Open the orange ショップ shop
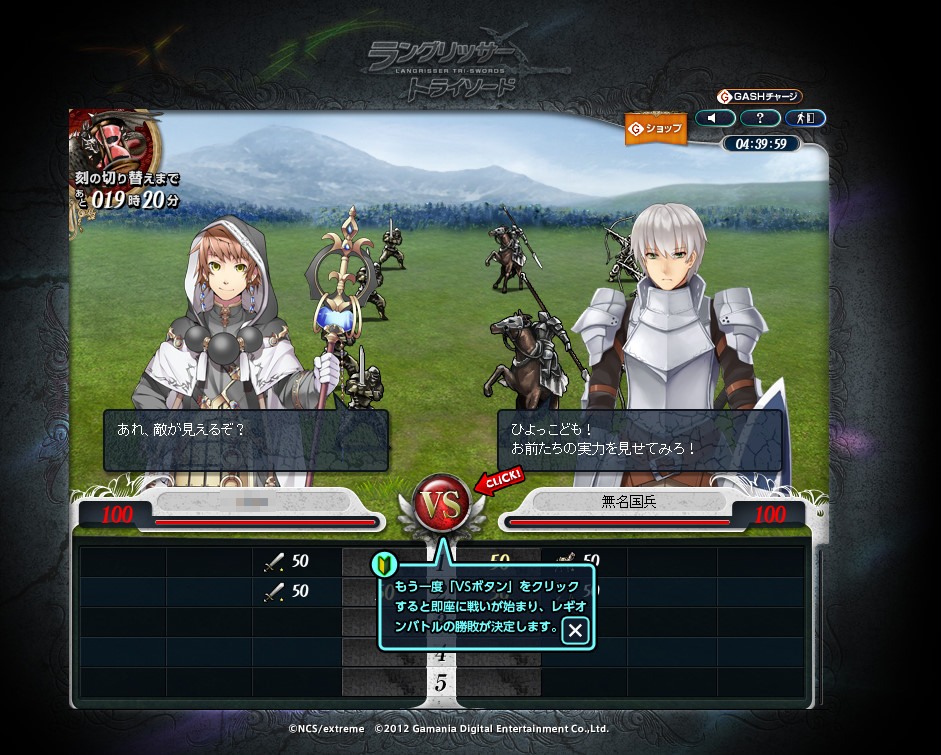Viewport: 941px width, 755px height. pos(656,129)
